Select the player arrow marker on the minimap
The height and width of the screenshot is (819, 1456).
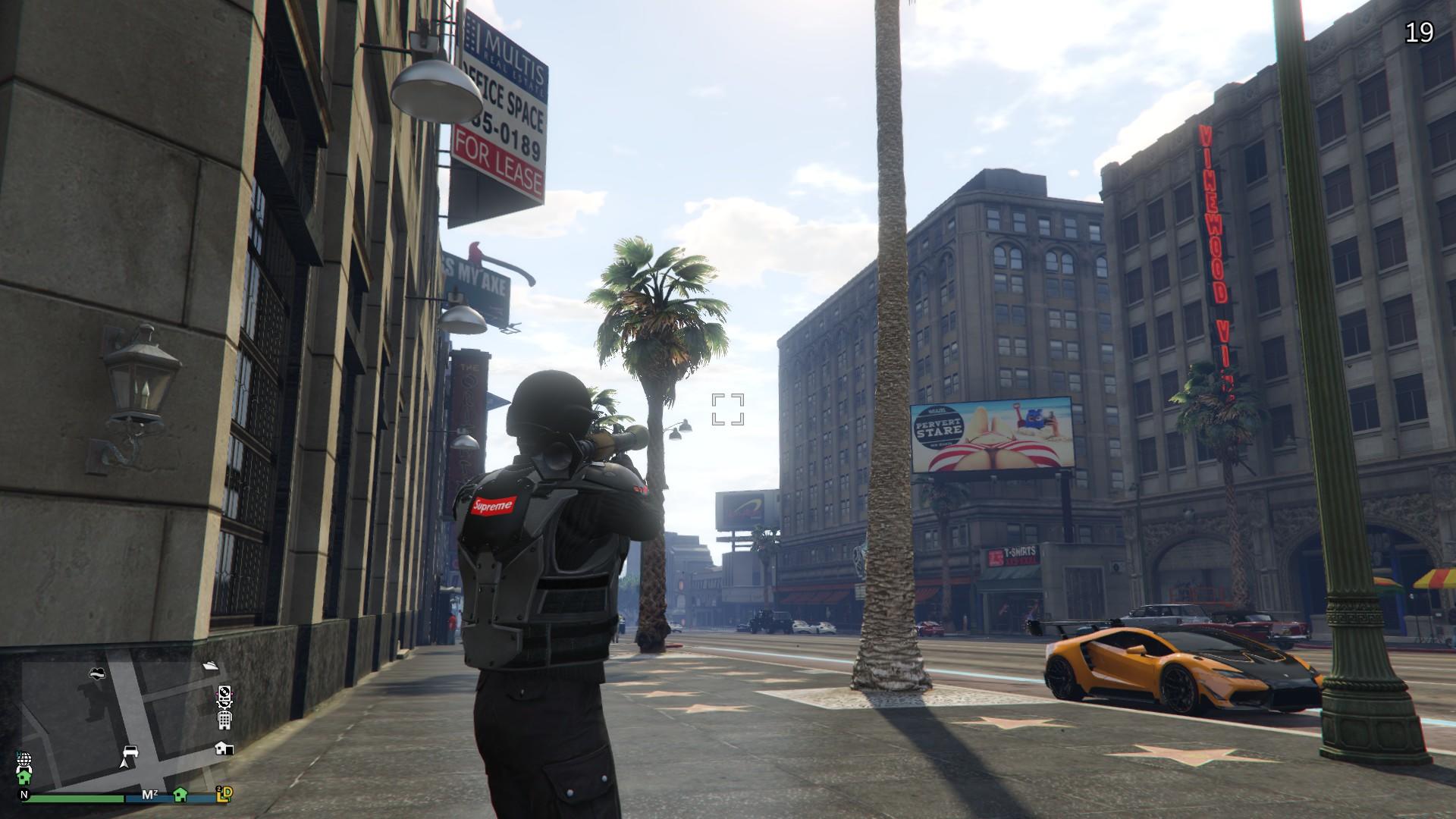pyautogui.click(x=125, y=764)
